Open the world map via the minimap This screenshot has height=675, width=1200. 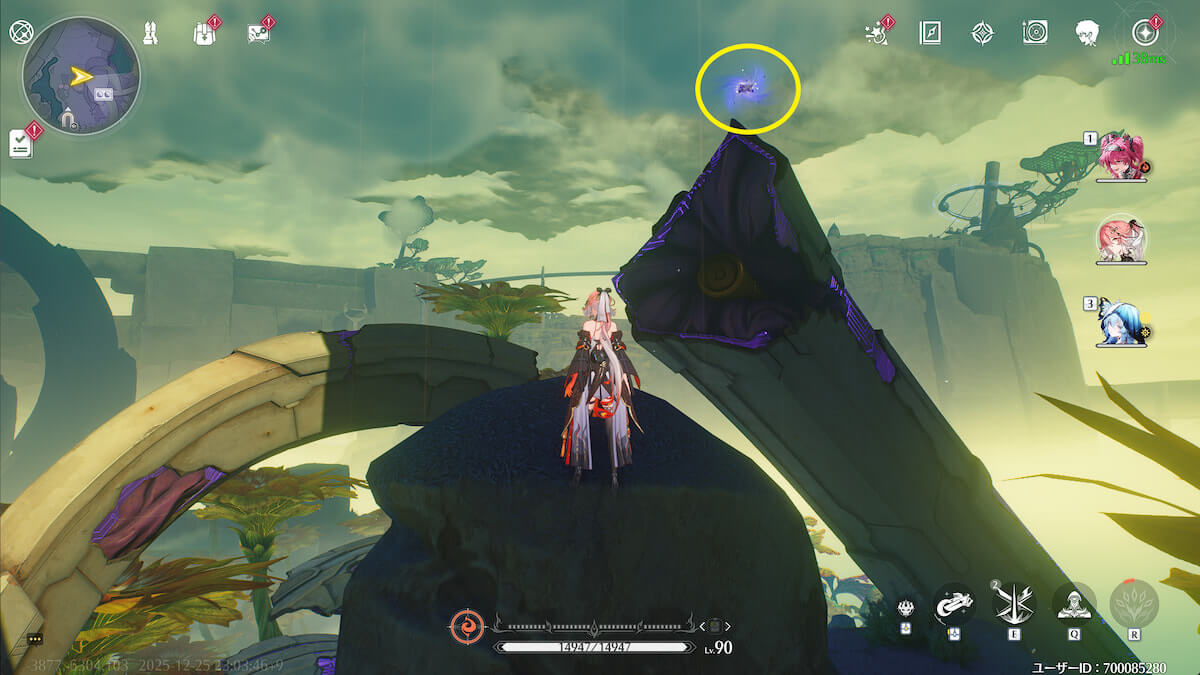pyautogui.click(x=81, y=76)
